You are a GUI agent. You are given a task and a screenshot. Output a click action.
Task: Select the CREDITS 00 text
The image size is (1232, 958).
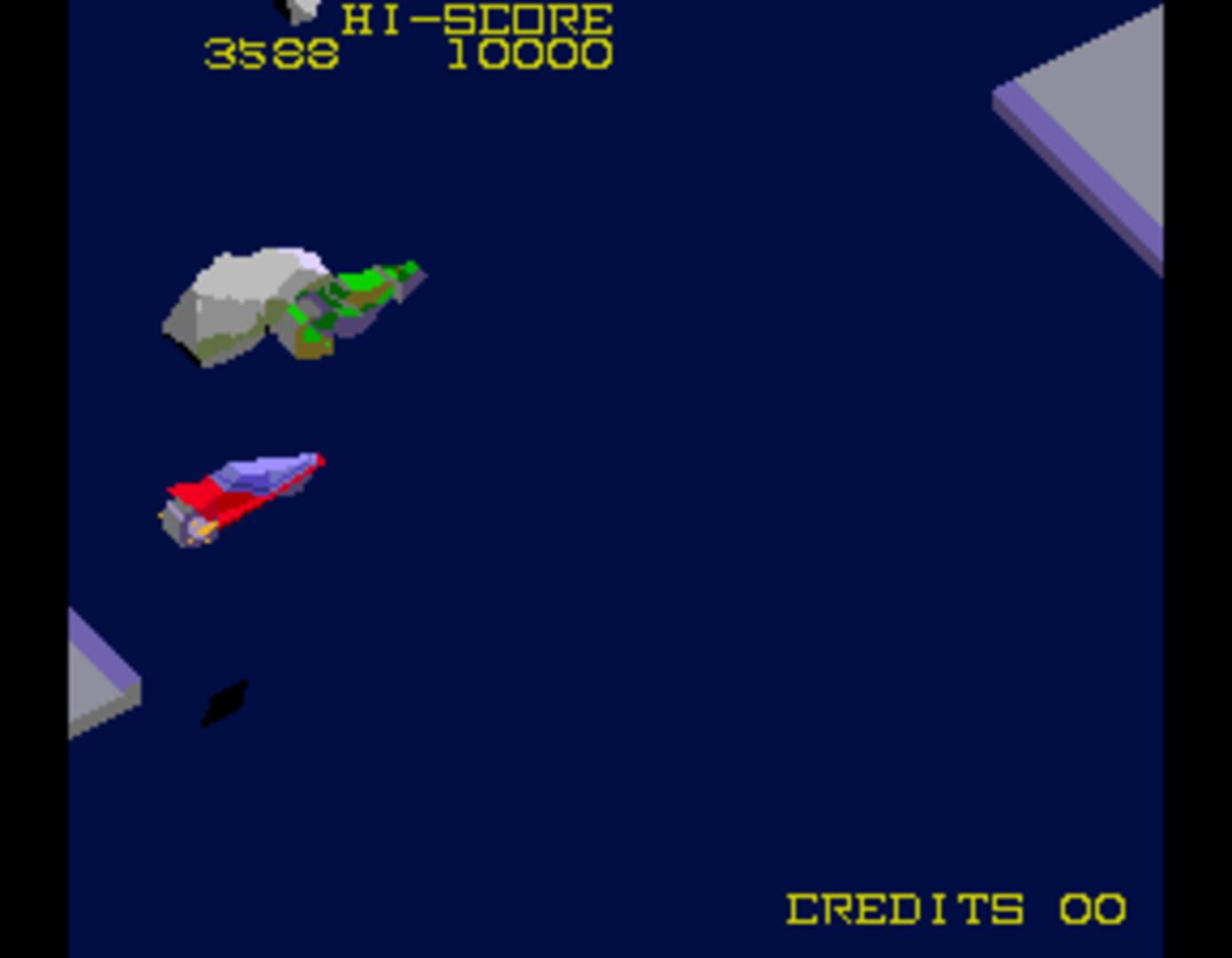click(x=953, y=907)
